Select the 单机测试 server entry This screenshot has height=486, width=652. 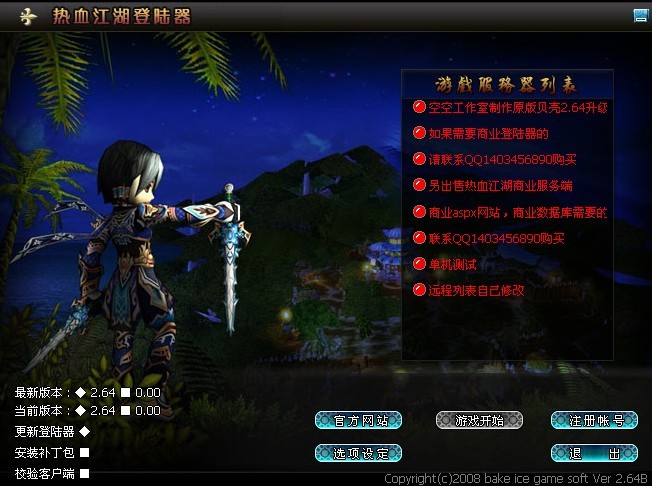pos(452,264)
